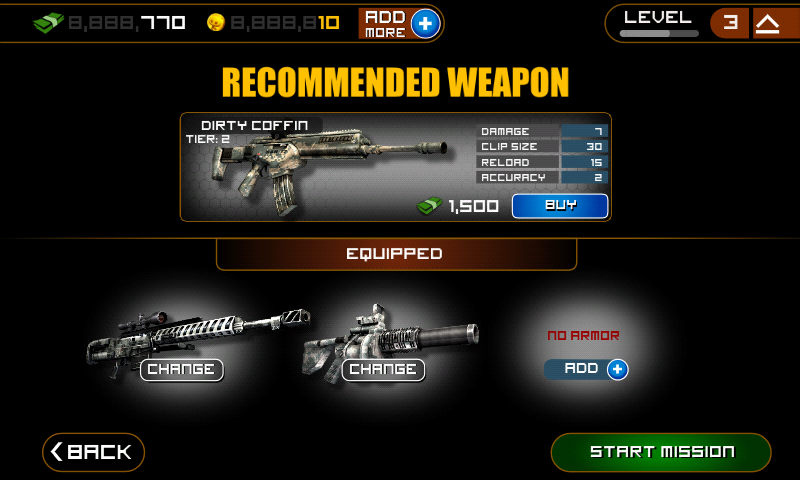Buy the Dirty Coffin weapon

[x=560, y=206]
